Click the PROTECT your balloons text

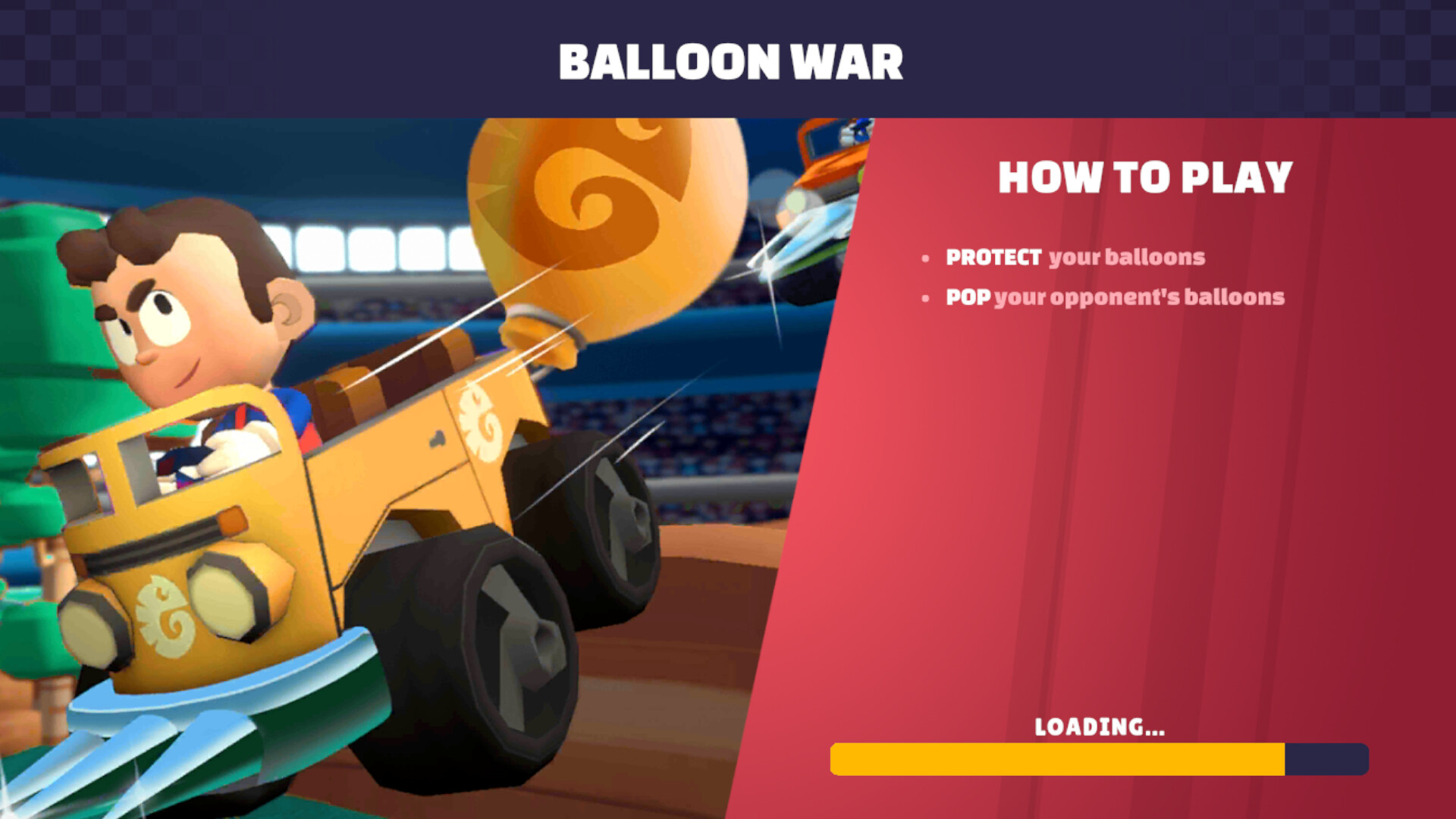tap(1075, 258)
